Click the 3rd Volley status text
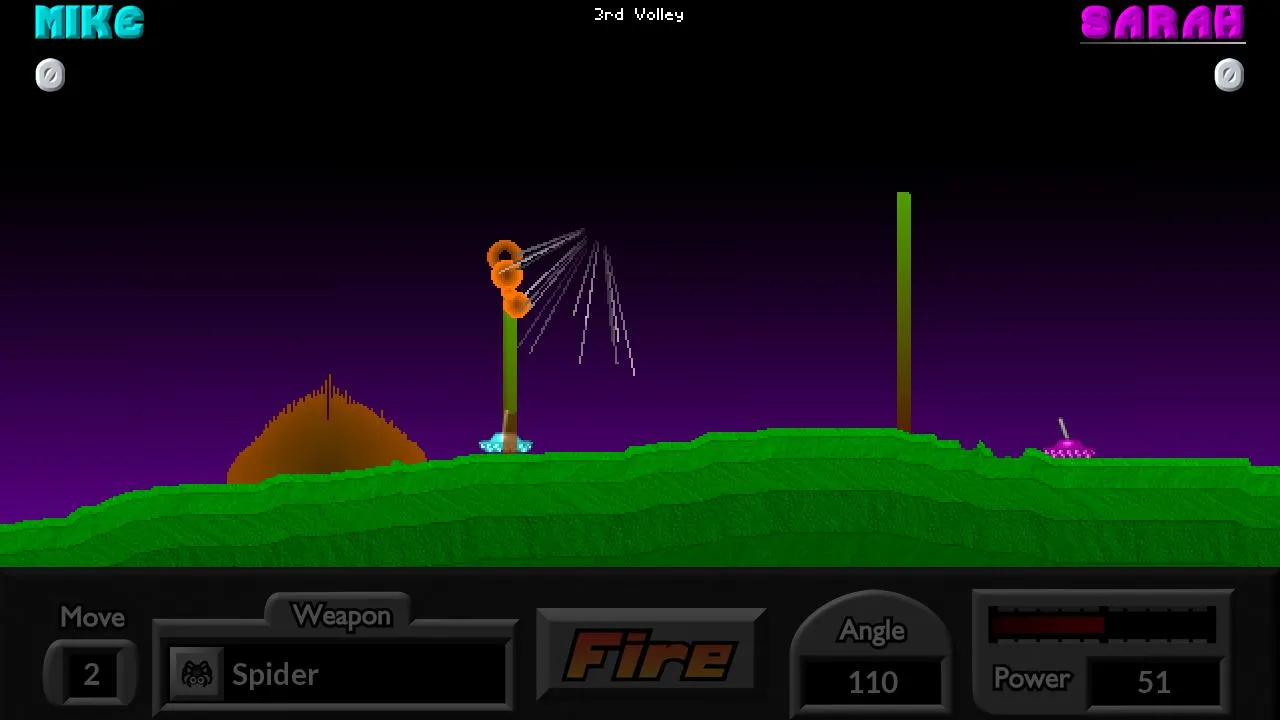 [638, 14]
